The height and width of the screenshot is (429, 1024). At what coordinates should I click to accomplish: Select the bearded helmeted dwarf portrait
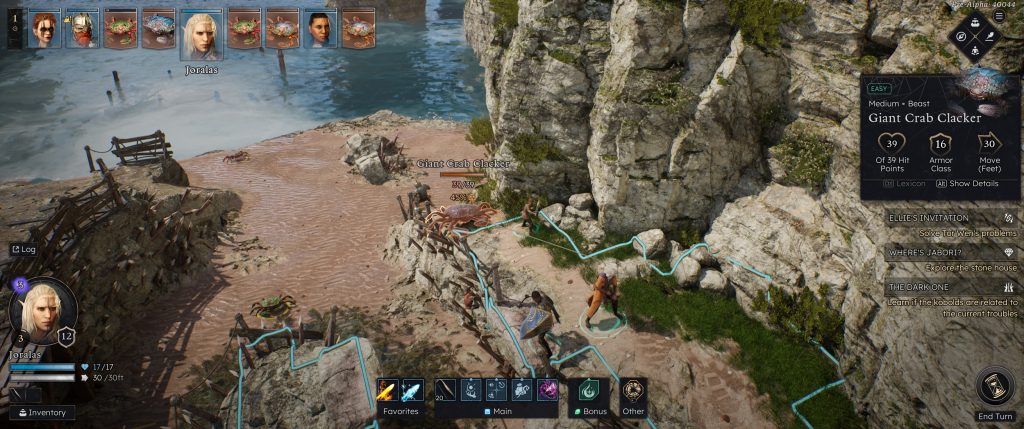tap(82, 29)
